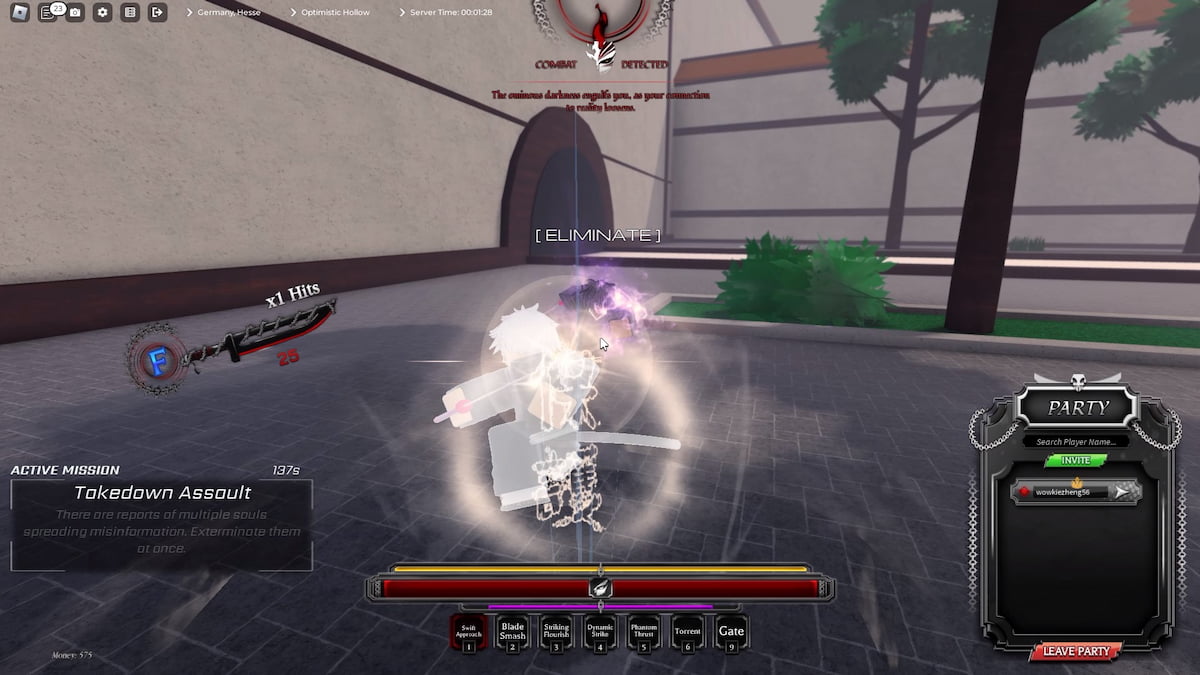
Task: Open the gear settings icon
Action: [102, 13]
